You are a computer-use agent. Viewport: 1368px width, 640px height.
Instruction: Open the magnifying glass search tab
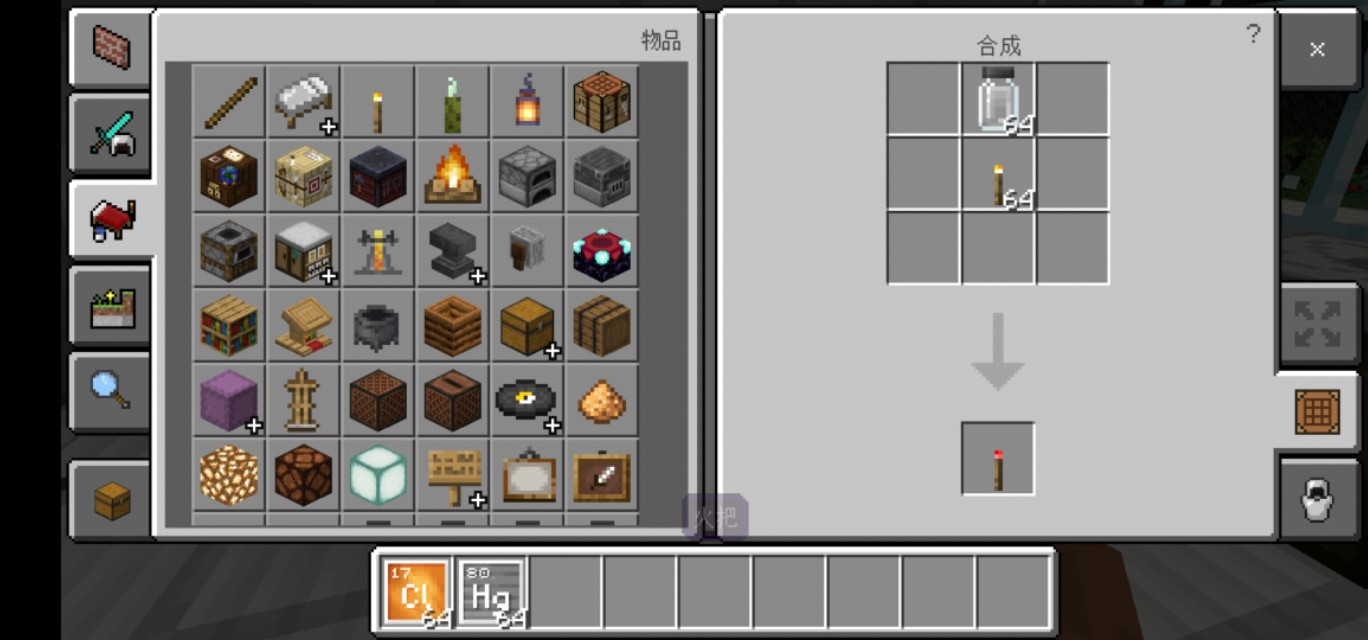click(x=111, y=390)
